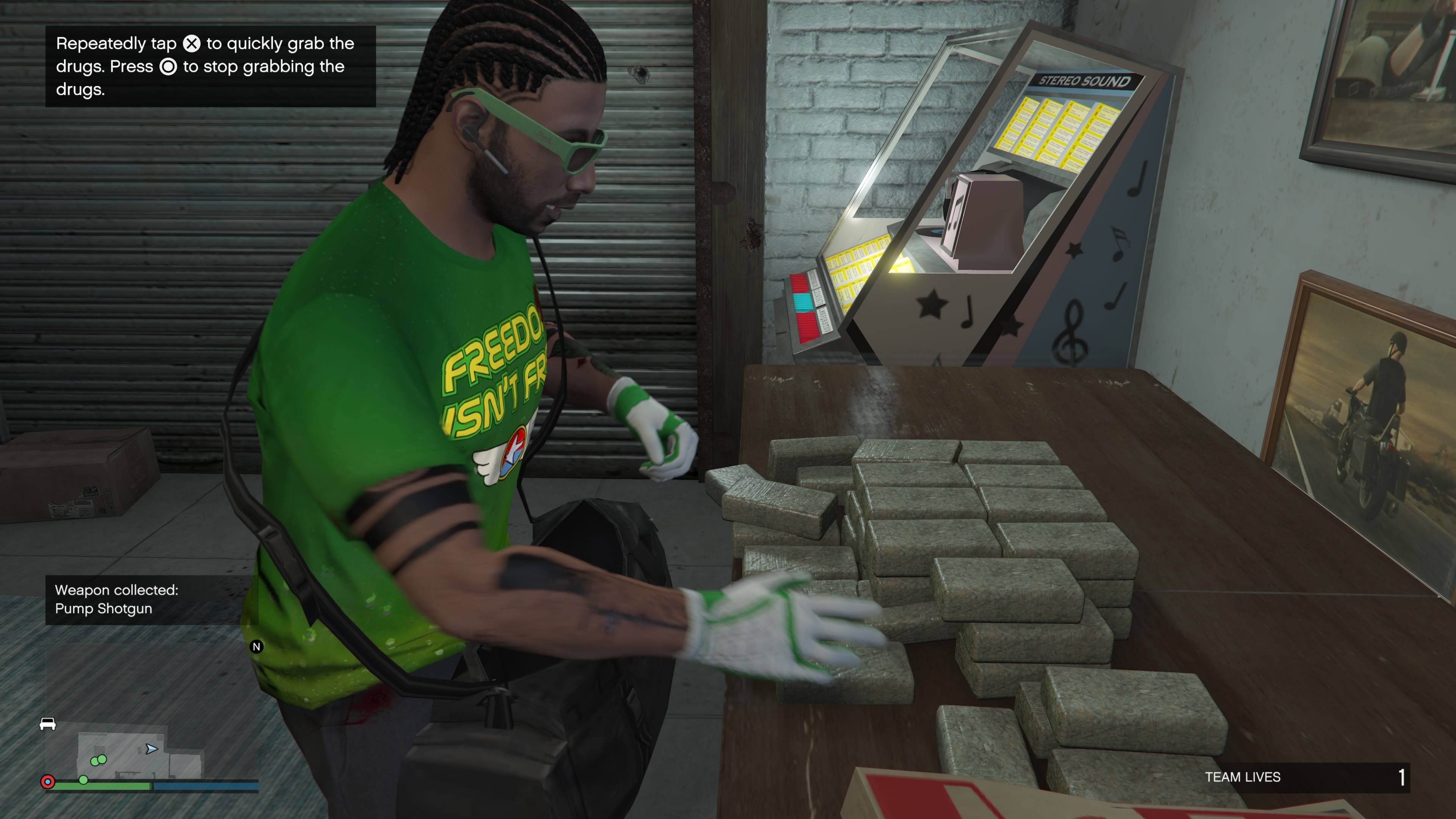Select the white car blip on the minimap

pos(47,723)
